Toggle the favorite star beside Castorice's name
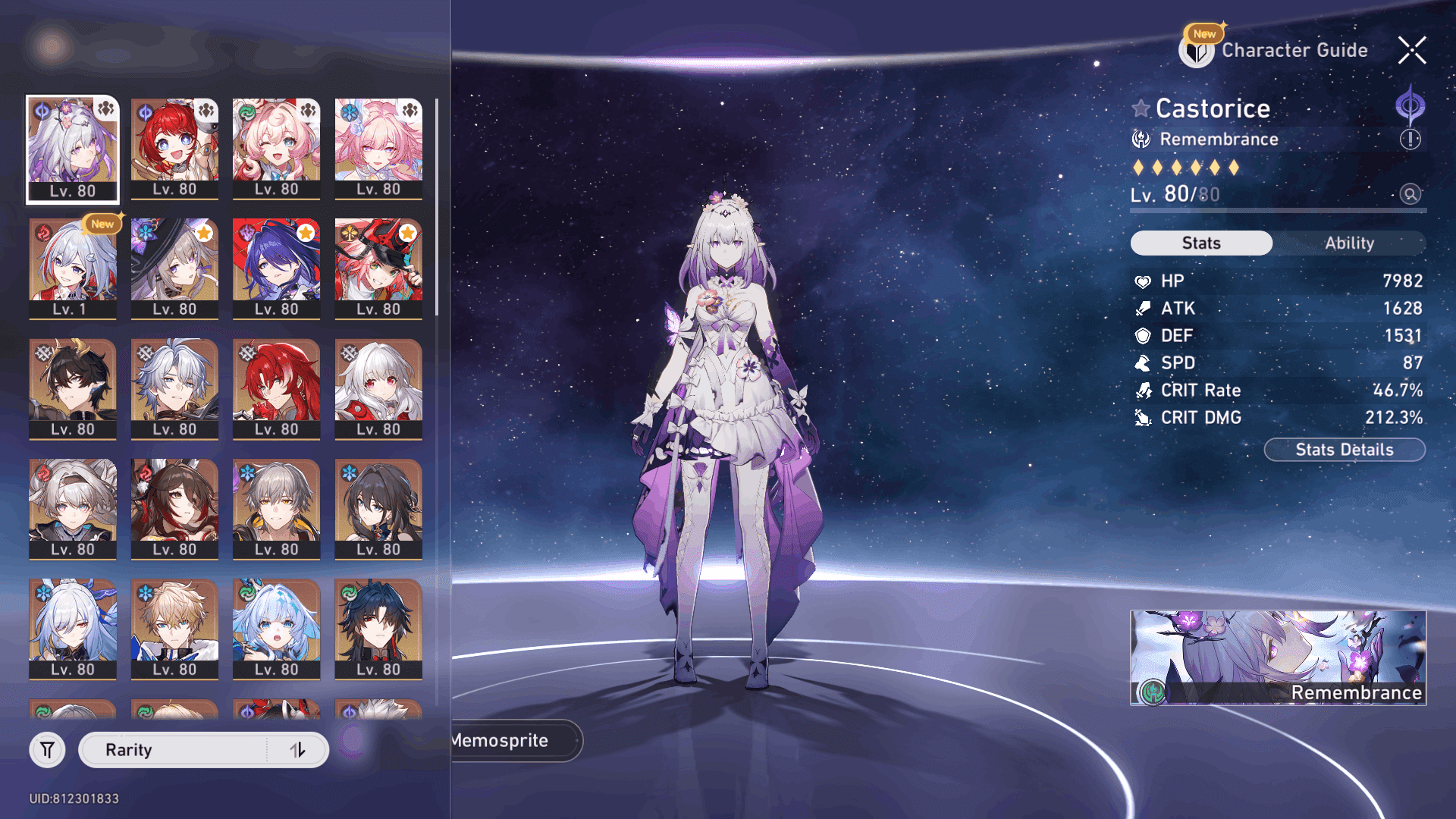 click(x=1140, y=108)
